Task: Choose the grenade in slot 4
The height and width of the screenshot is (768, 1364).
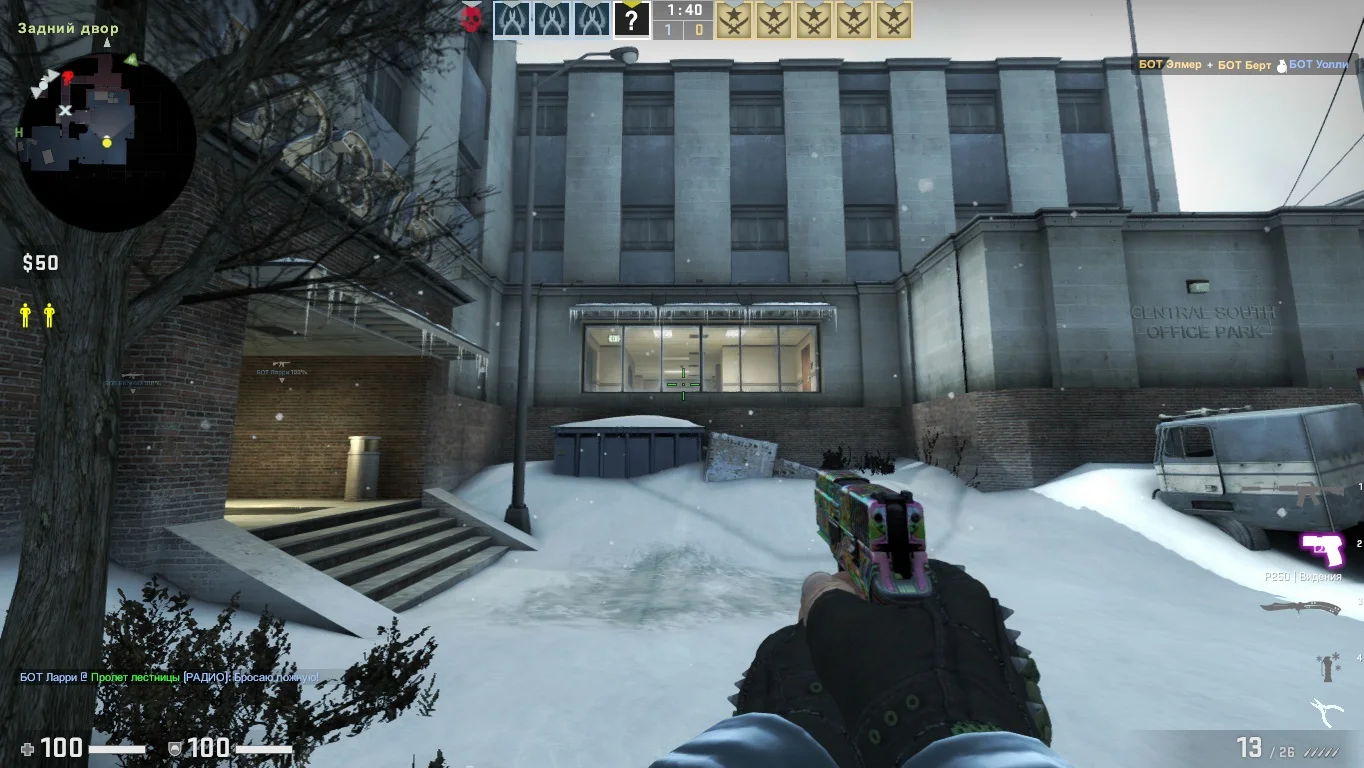Action: click(1329, 667)
